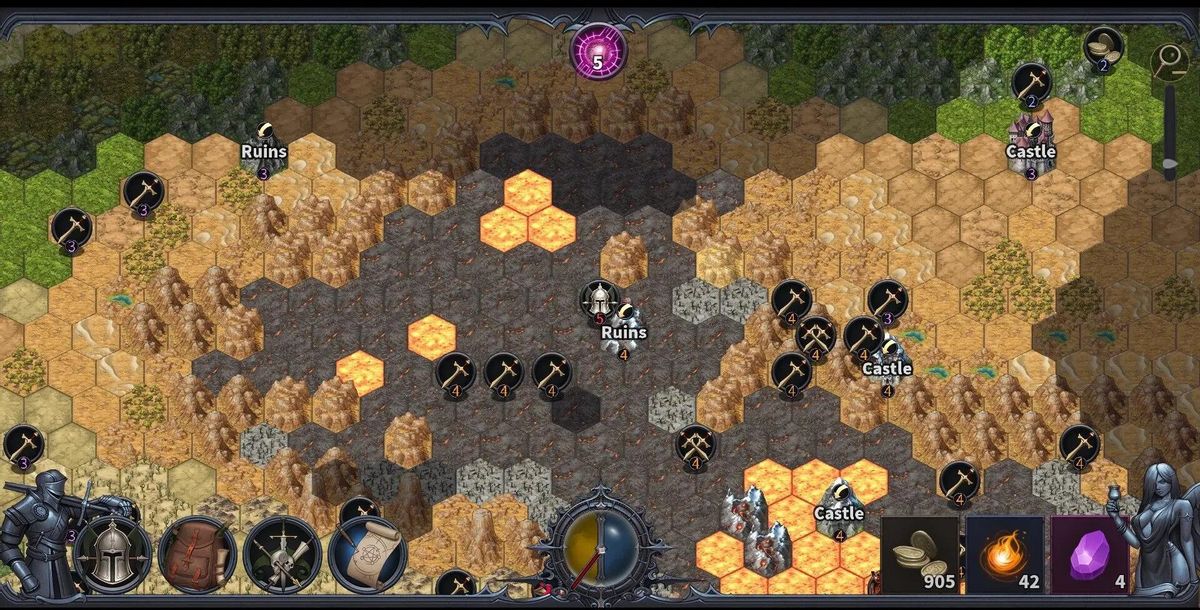Open the leather backpack inventory
1200x610 pixels.
coord(197,554)
